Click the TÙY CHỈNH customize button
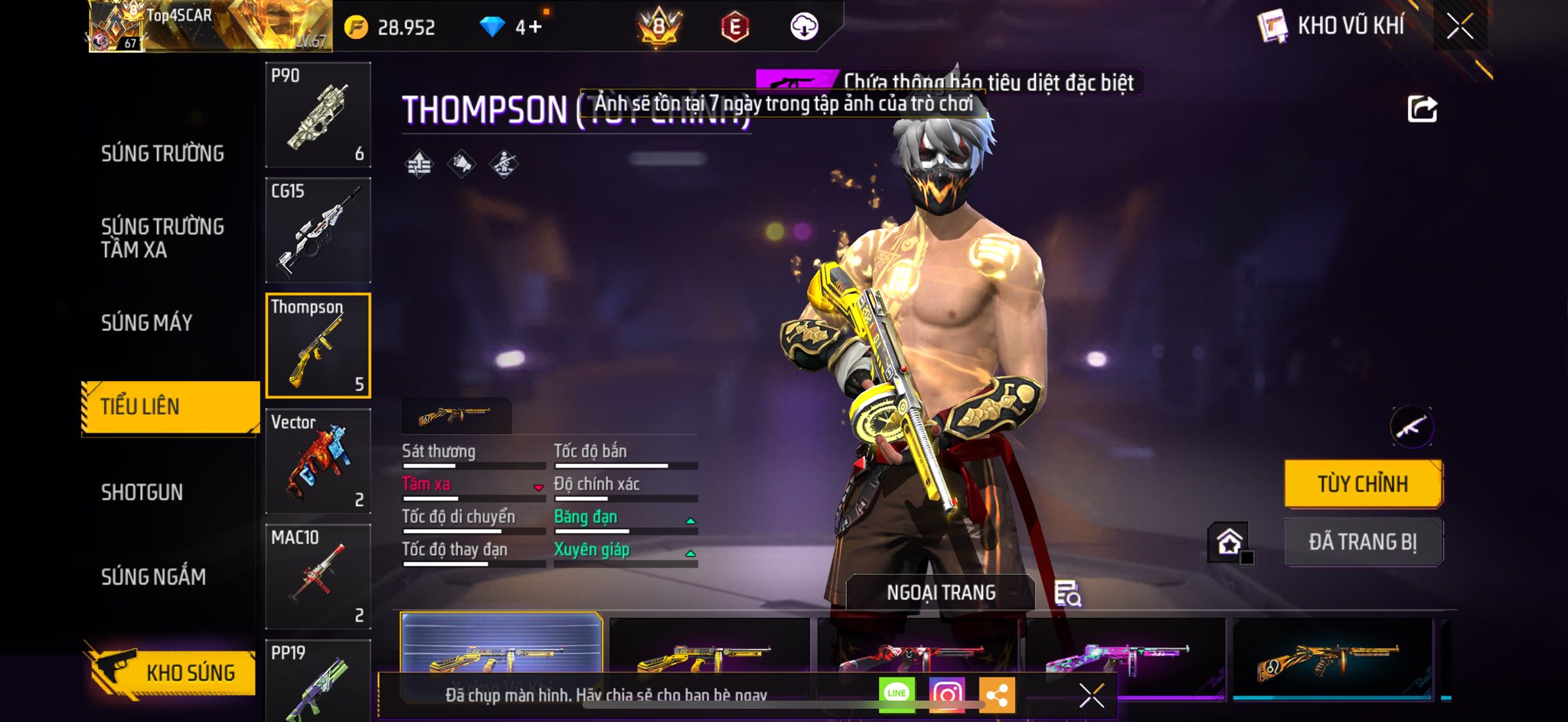The height and width of the screenshot is (722, 1568). pos(1363,484)
